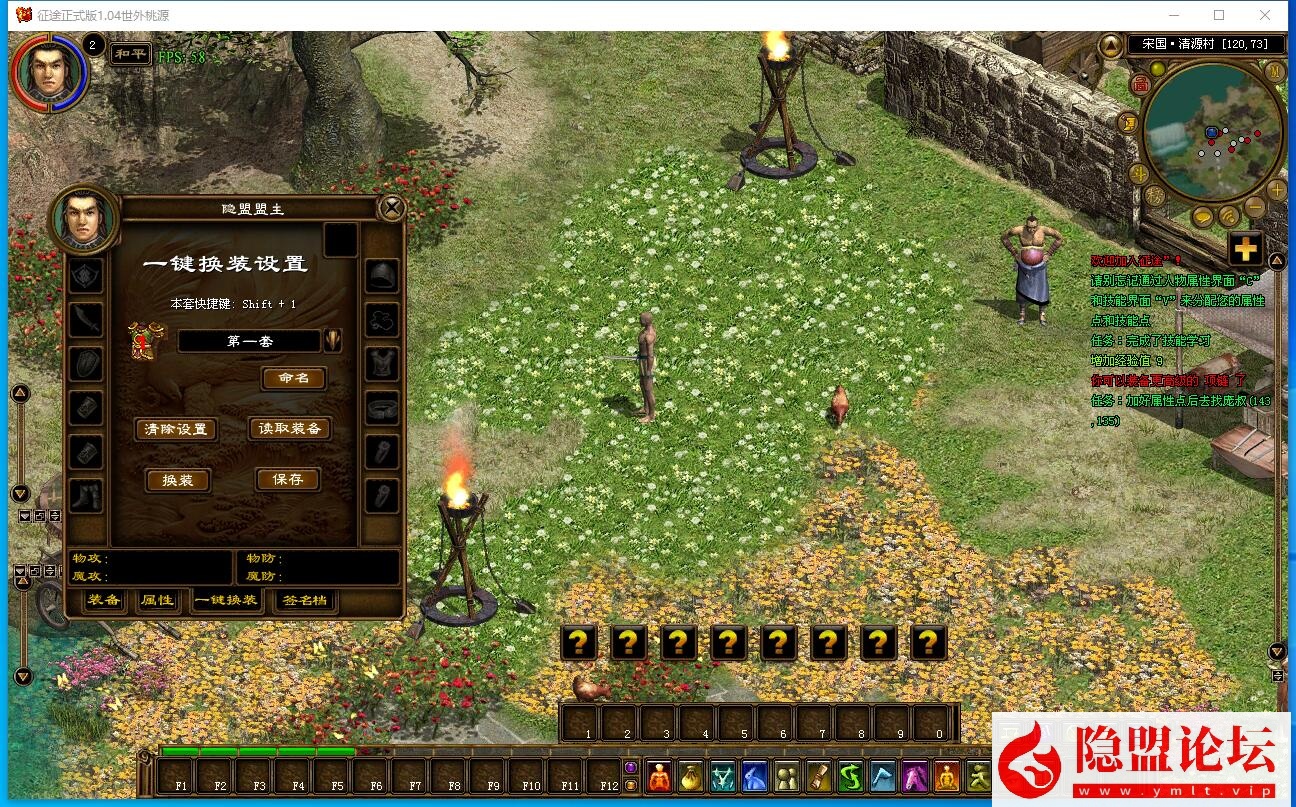This screenshot has height=807, width=1296.
Task: Toggle the chat bubble icon below minimap
Action: (1204, 216)
